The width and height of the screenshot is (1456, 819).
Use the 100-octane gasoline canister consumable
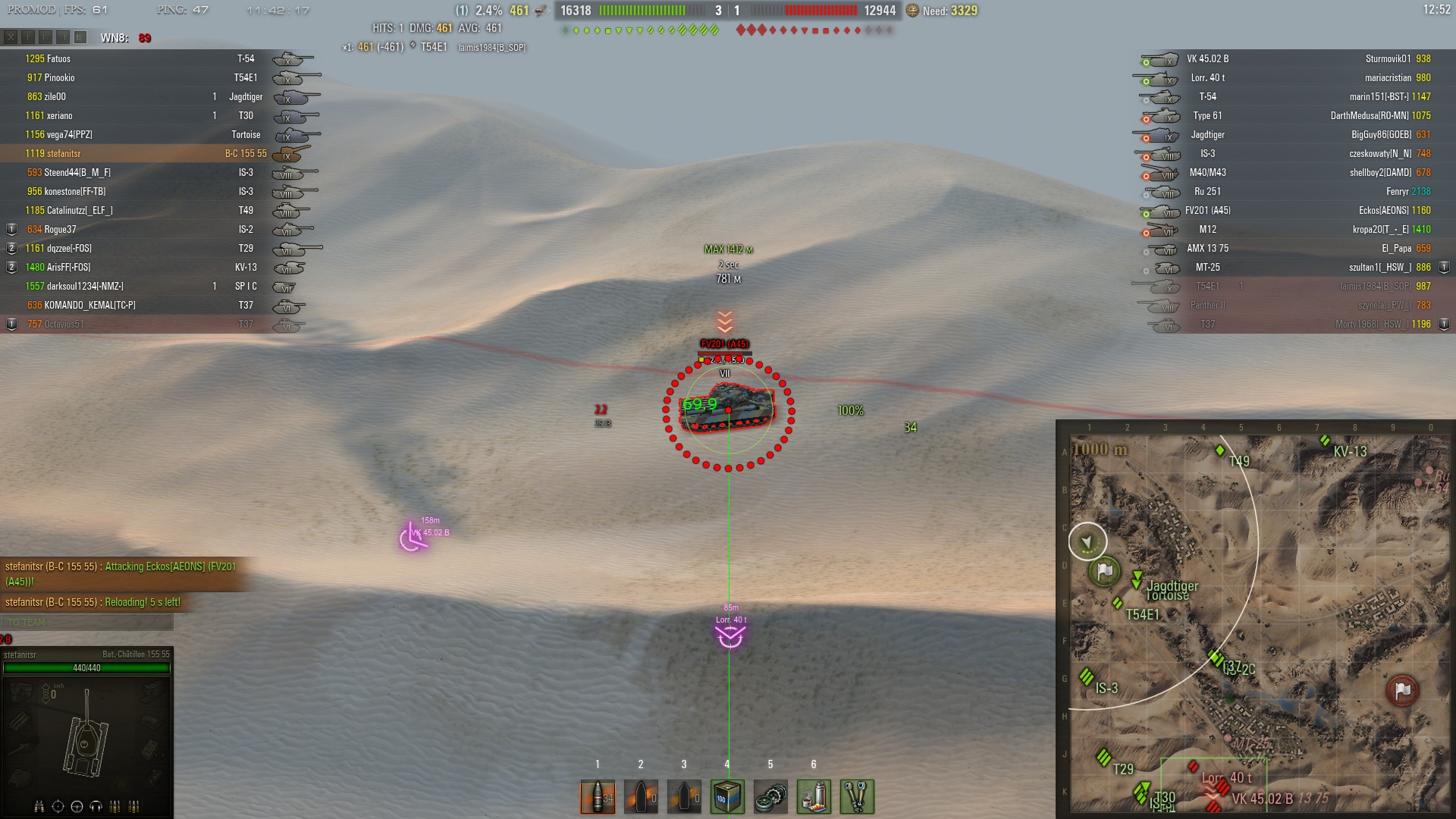727,796
